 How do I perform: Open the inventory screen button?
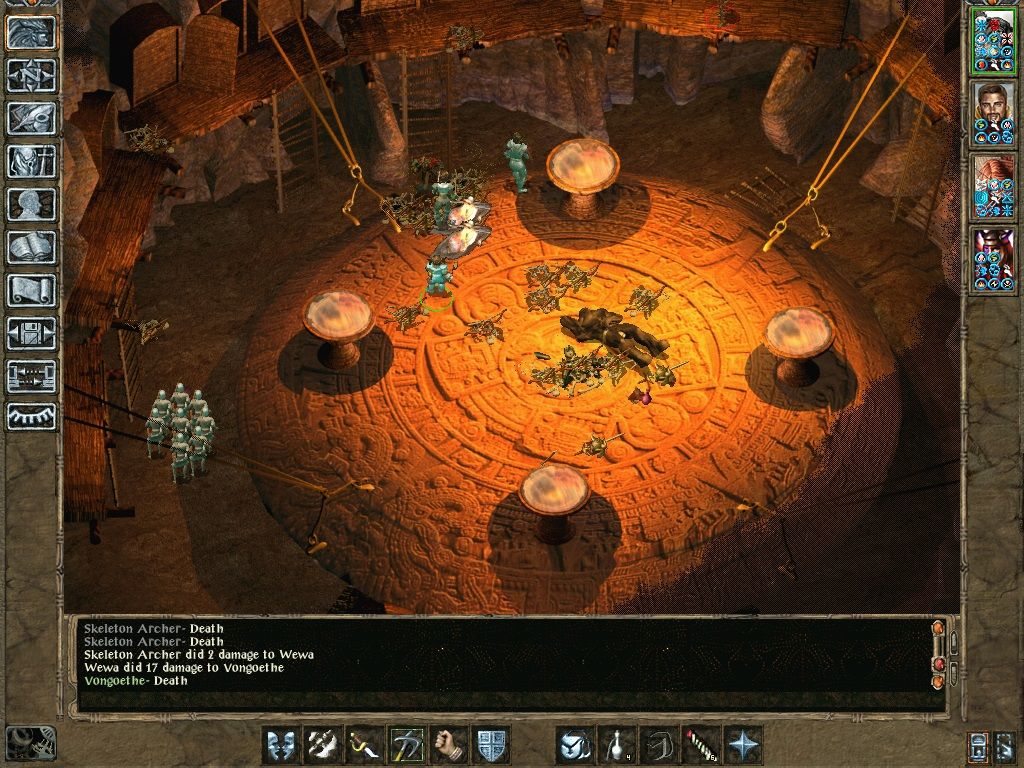31,161
